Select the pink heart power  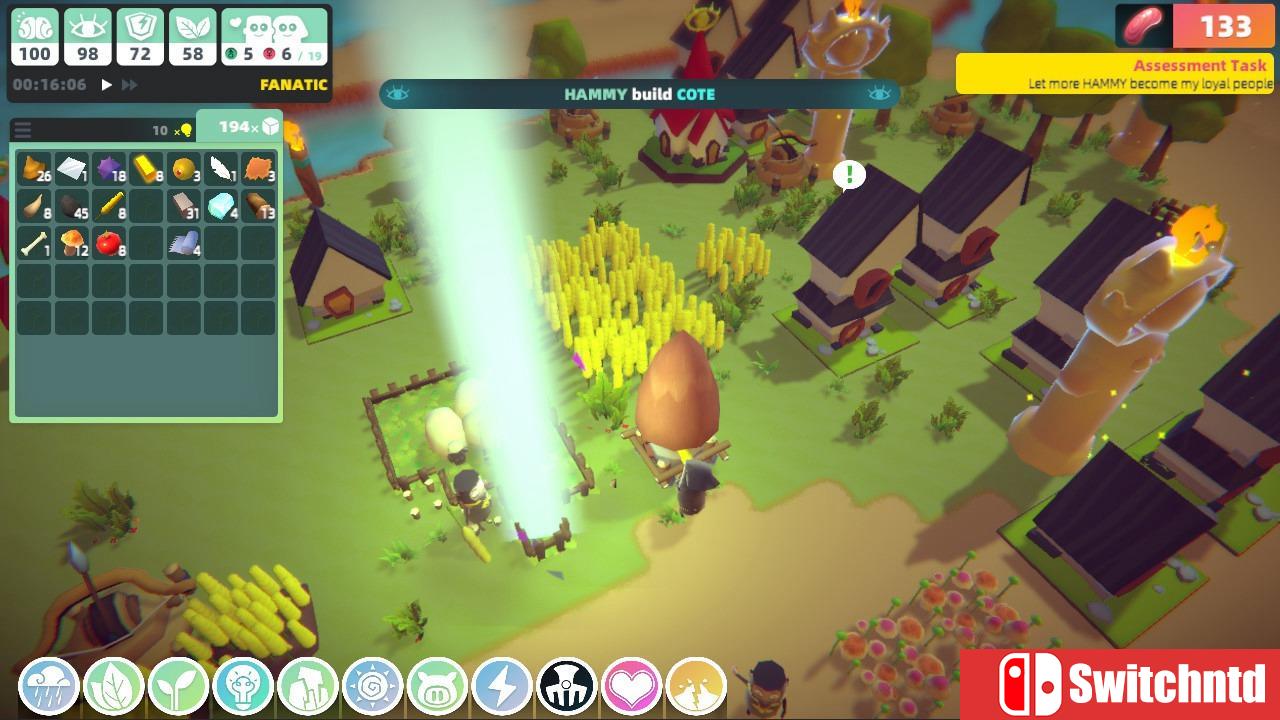click(x=631, y=687)
